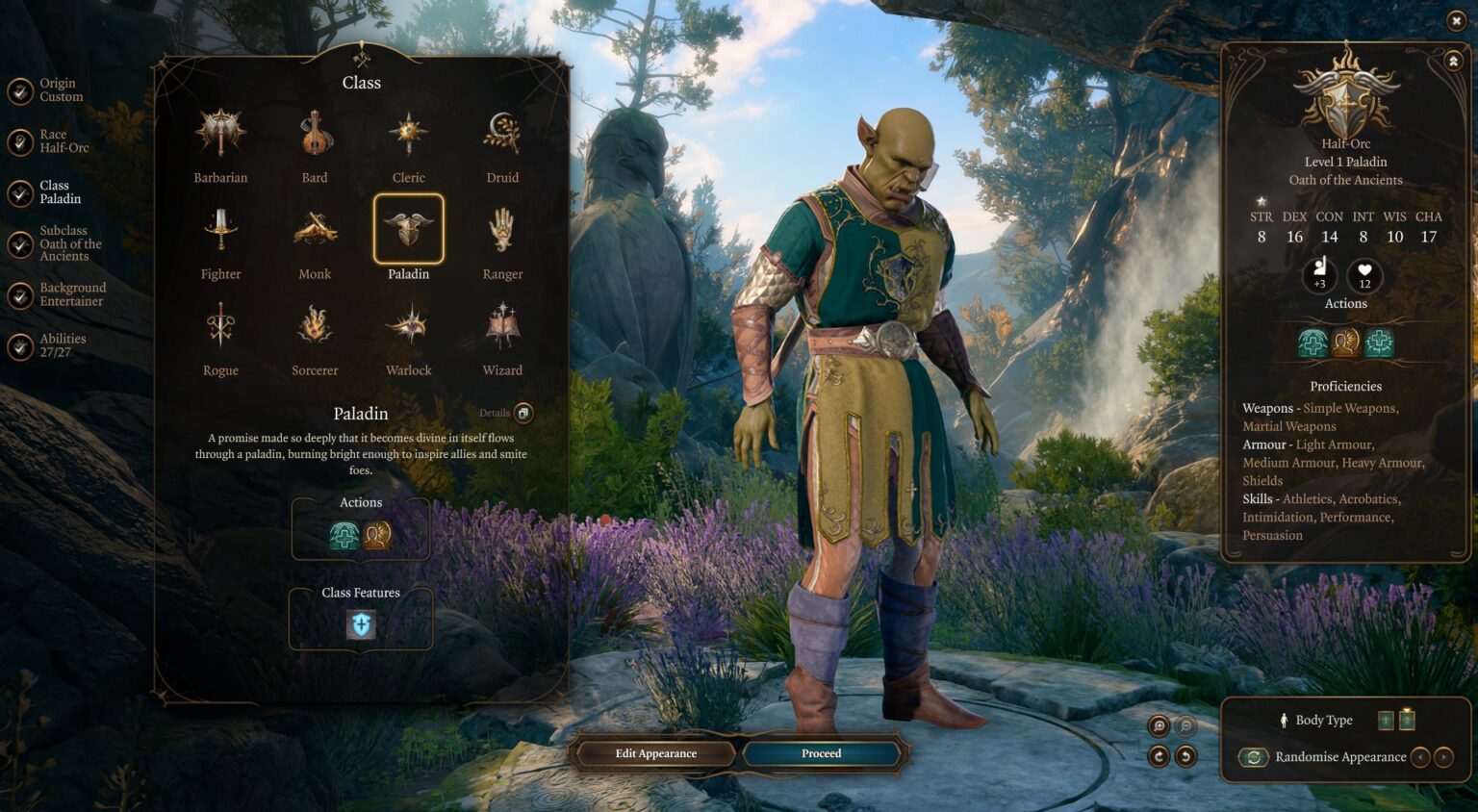Choose the Fighter class
The image size is (1478, 812).
tap(220, 231)
